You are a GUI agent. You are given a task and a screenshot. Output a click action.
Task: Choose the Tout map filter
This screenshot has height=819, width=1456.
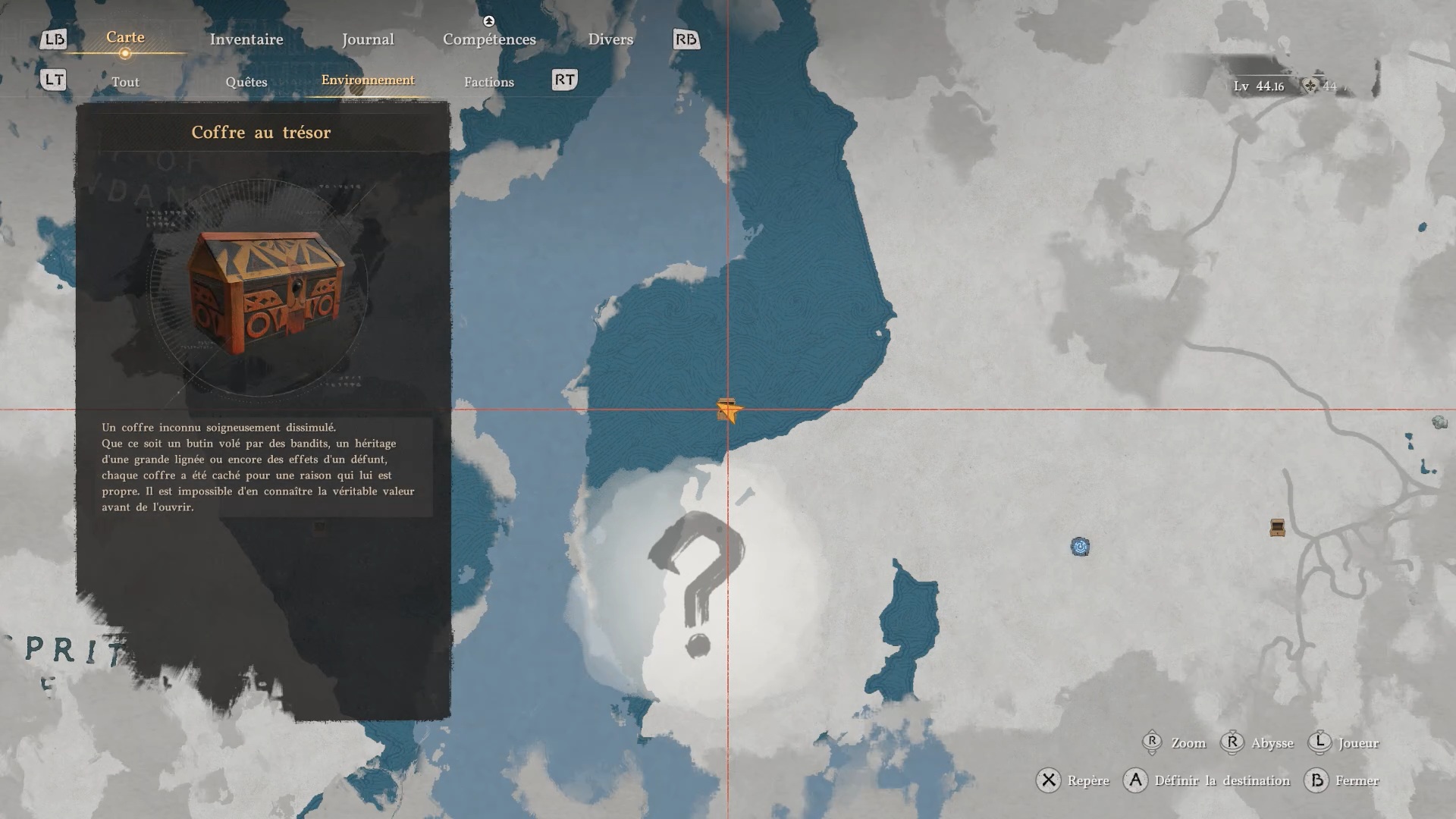click(x=125, y=82)
